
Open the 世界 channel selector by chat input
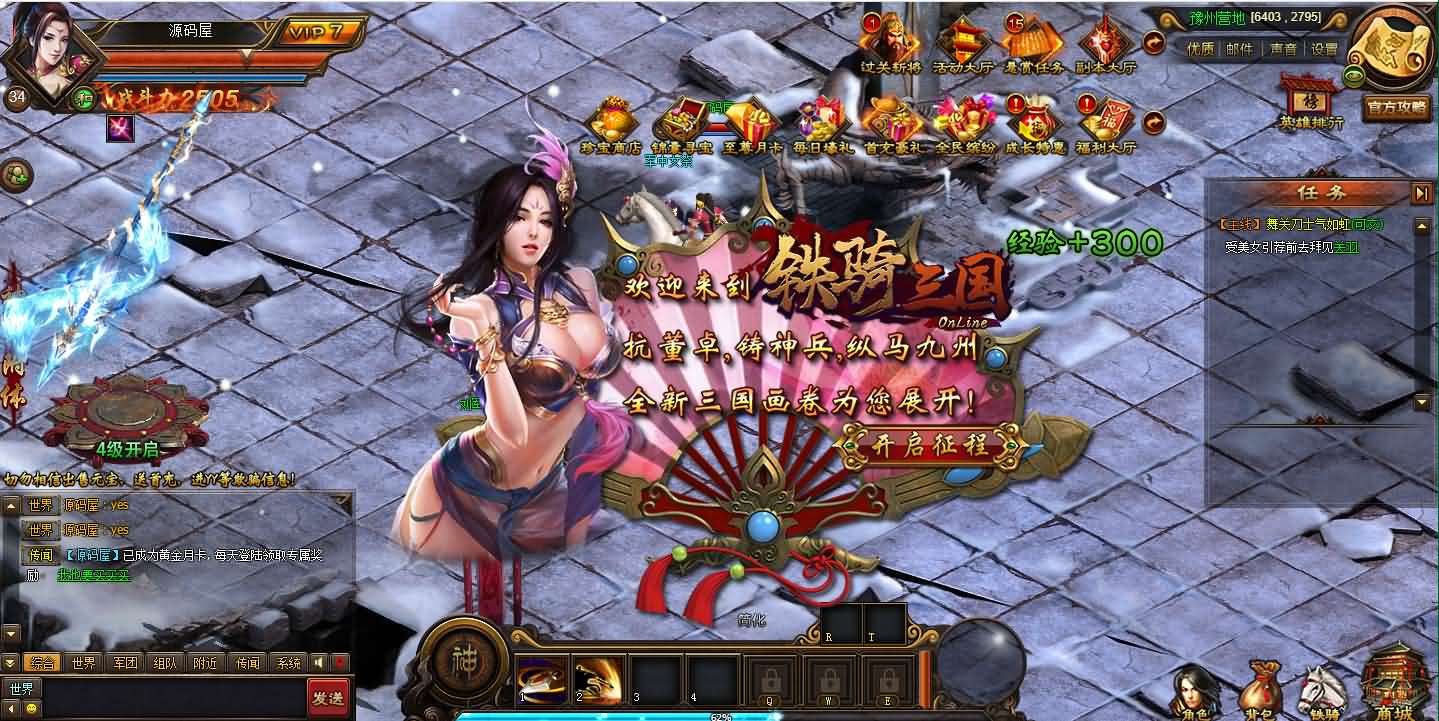click(x=20, y=688)
